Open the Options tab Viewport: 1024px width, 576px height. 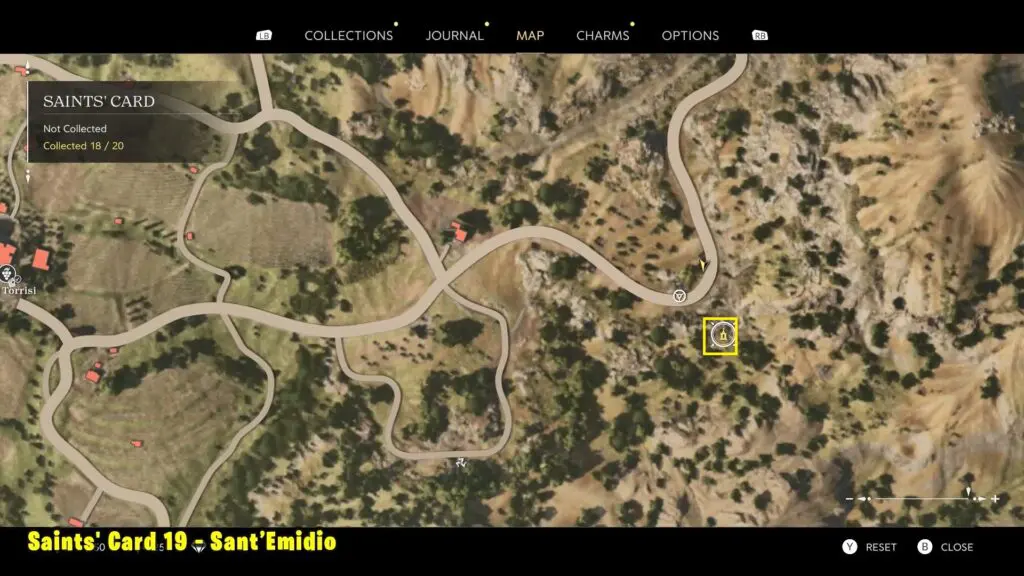point(690,35)
